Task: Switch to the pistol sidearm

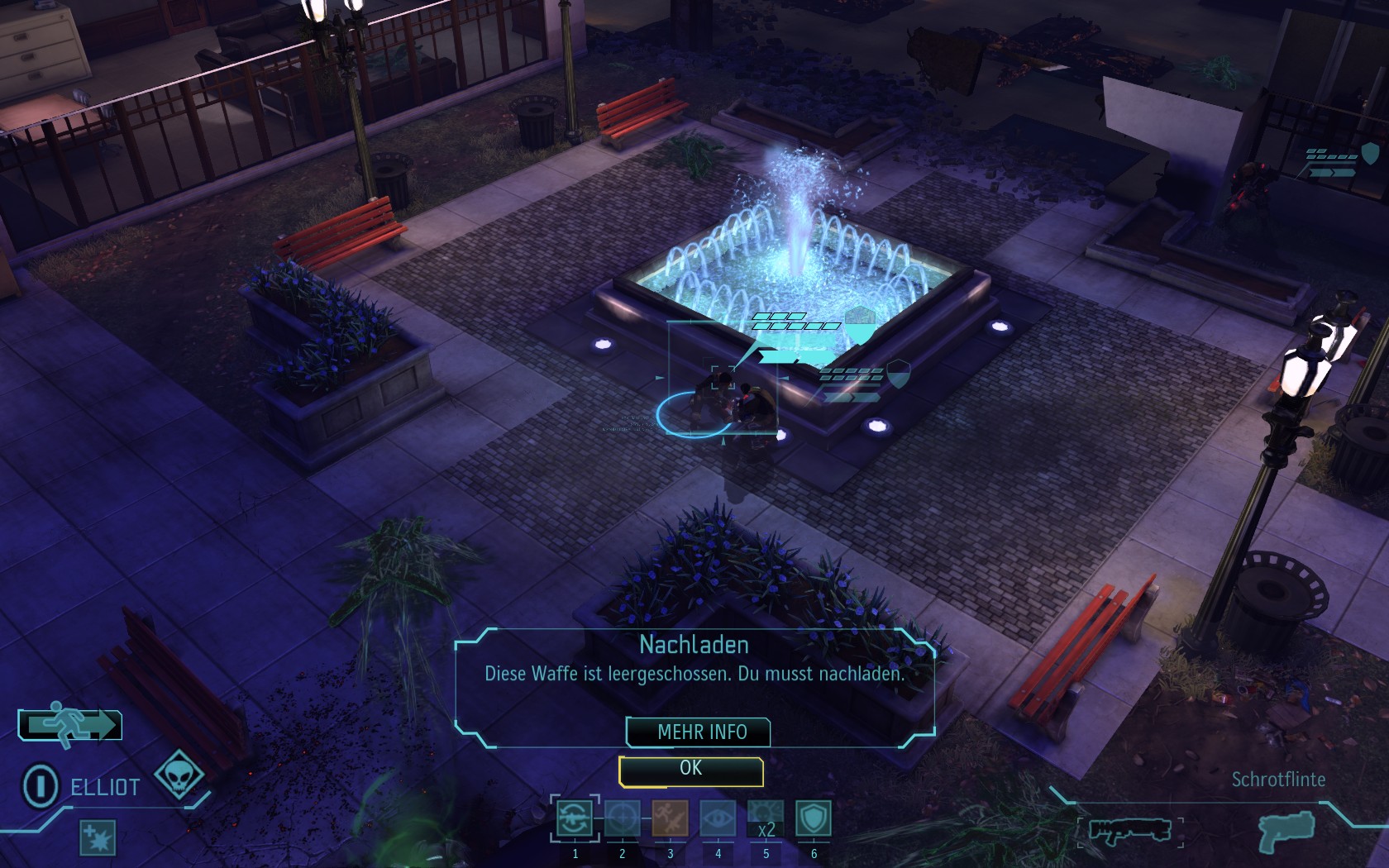Action: 1285,829
